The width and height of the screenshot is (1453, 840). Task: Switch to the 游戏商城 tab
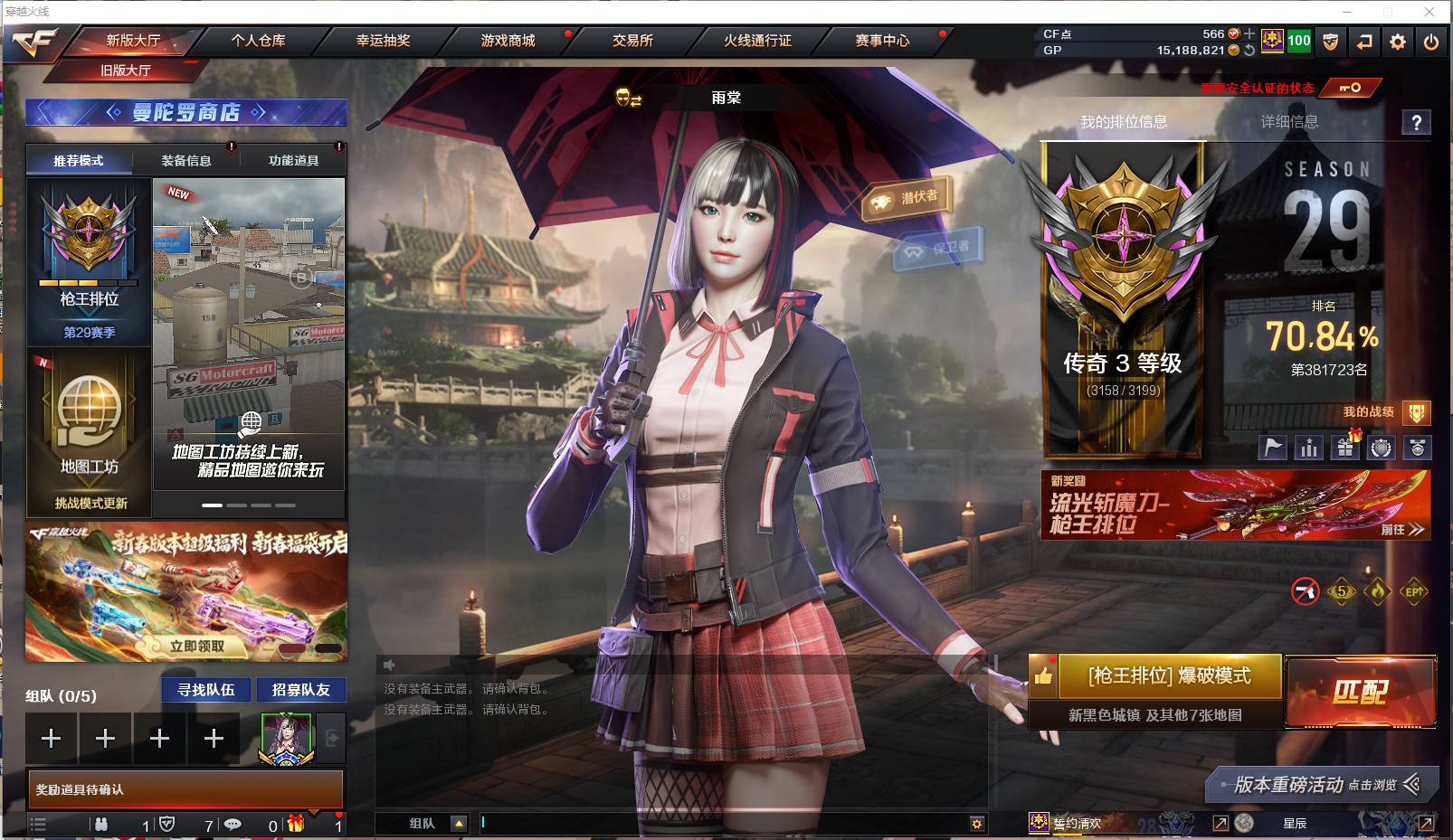(507, 42)
